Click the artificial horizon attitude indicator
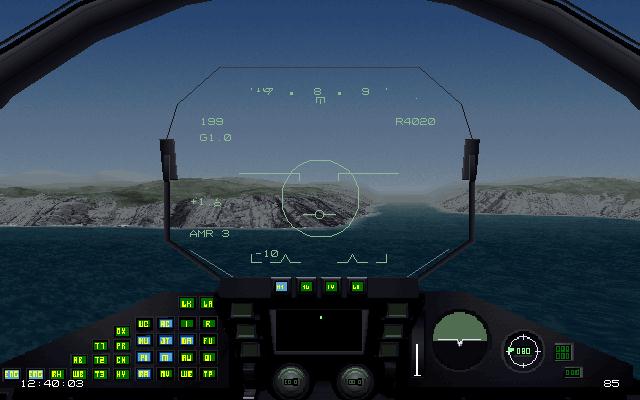The width and height of the screenshot is (640, 400). point(460,339)
